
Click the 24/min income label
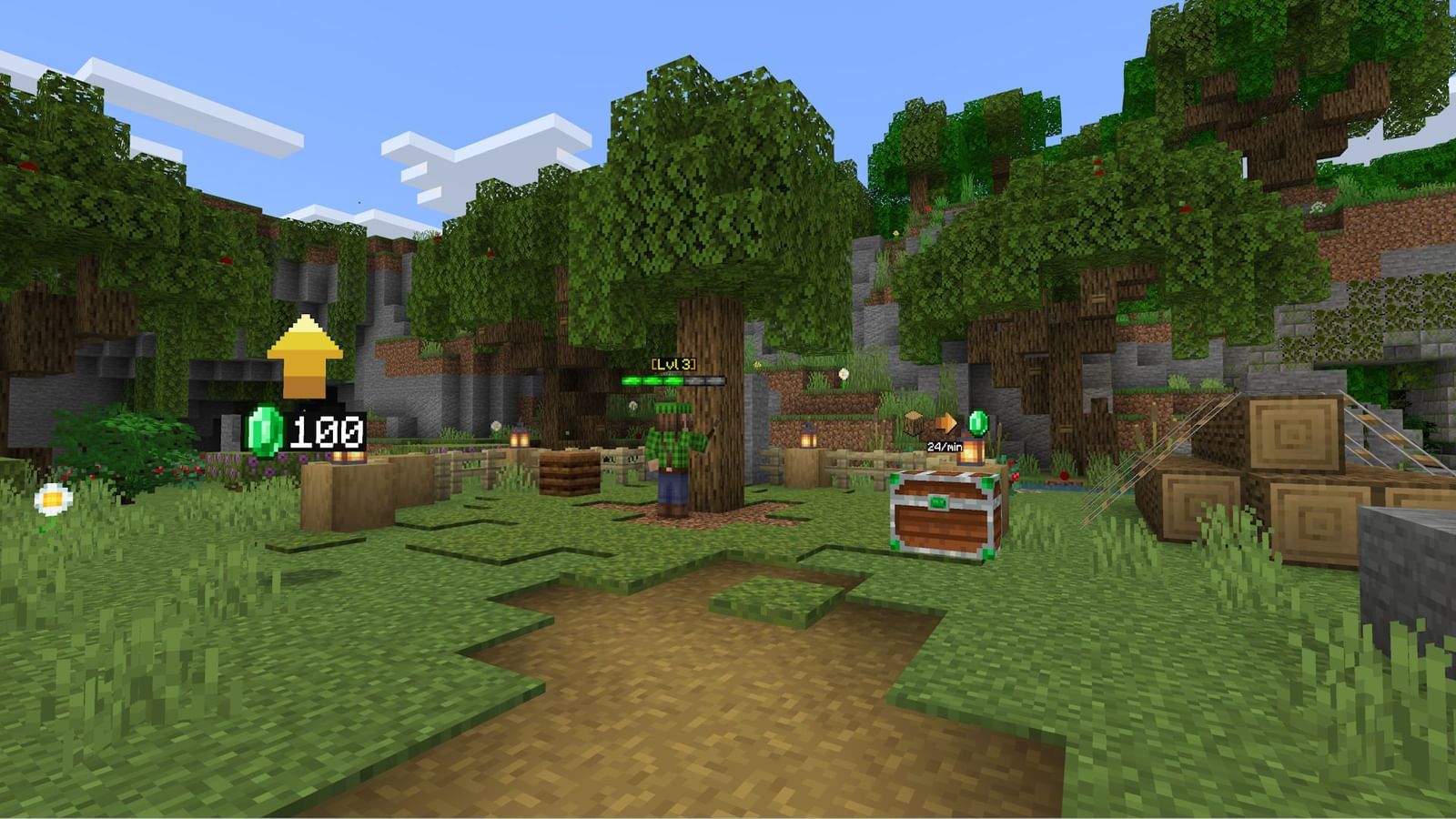click(945, 448)
